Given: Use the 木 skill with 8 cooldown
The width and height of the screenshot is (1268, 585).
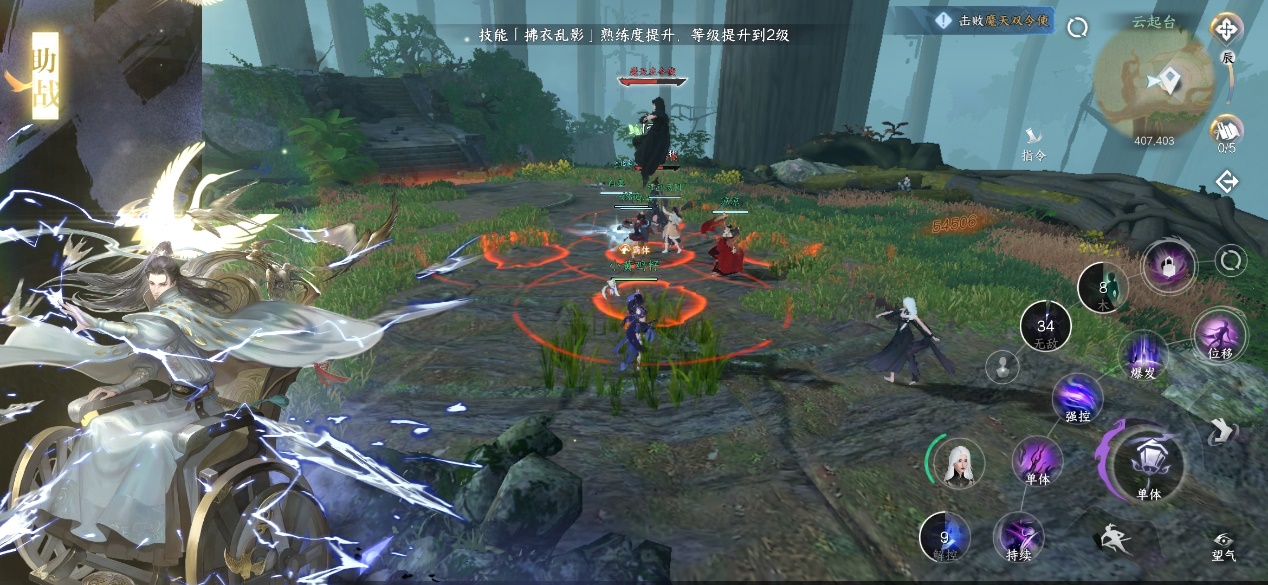Looking at the screenshot, I should click(1103, 290).
